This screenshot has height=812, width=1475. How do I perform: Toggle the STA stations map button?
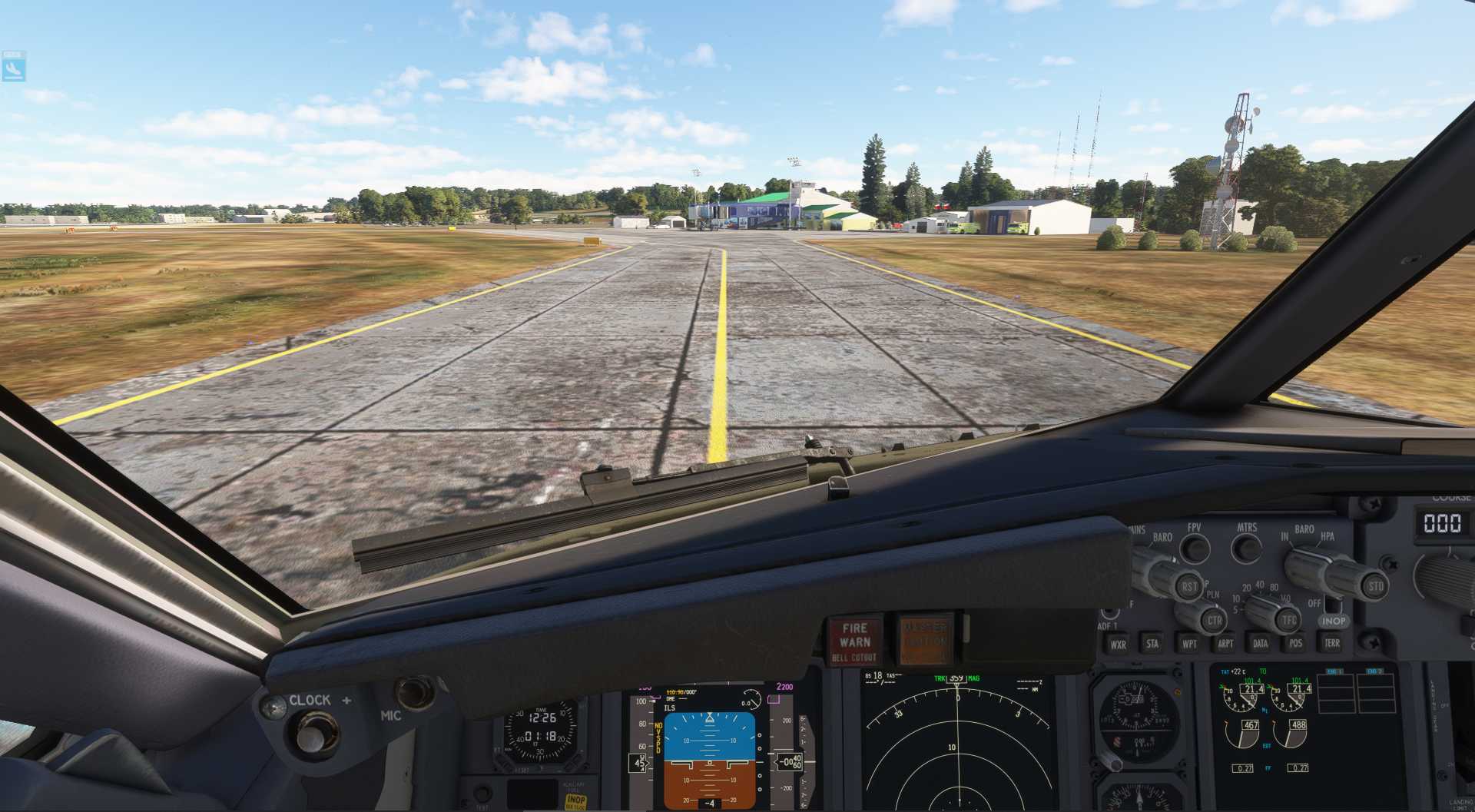pos(1152,644)
